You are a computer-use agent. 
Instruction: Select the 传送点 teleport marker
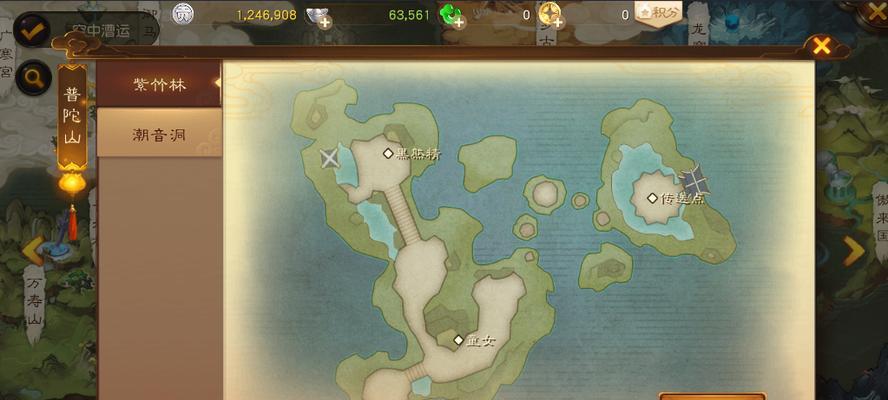pyautogui.click(x=653, y=198)
